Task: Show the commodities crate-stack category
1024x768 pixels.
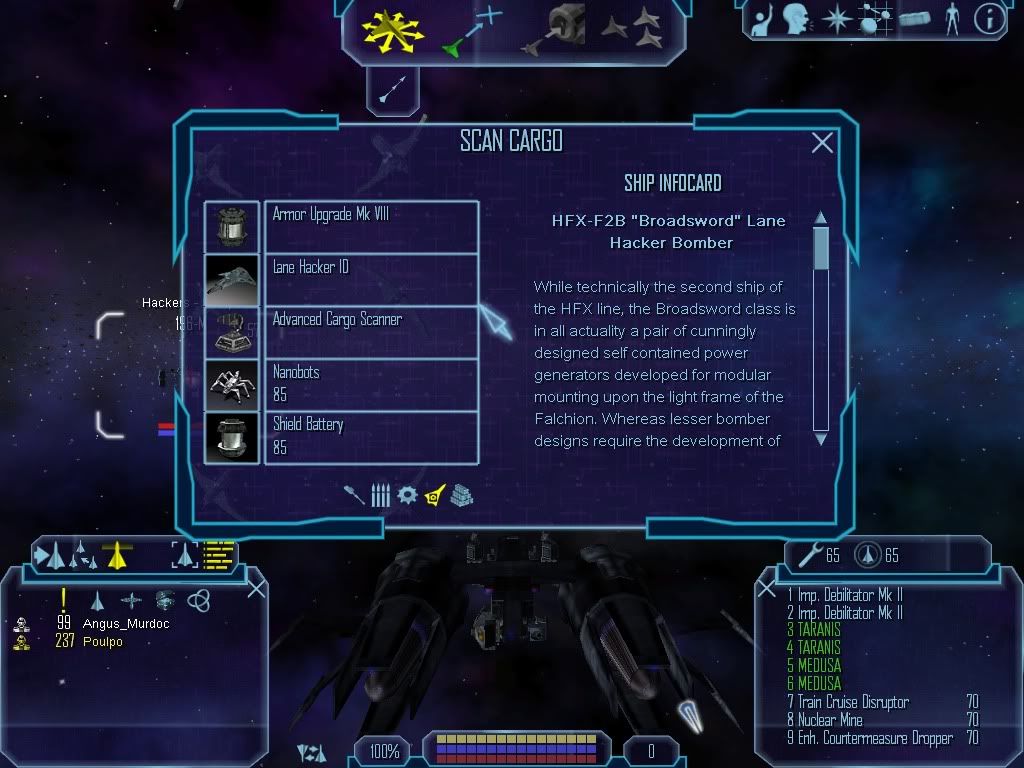Action: pos(460,495)
